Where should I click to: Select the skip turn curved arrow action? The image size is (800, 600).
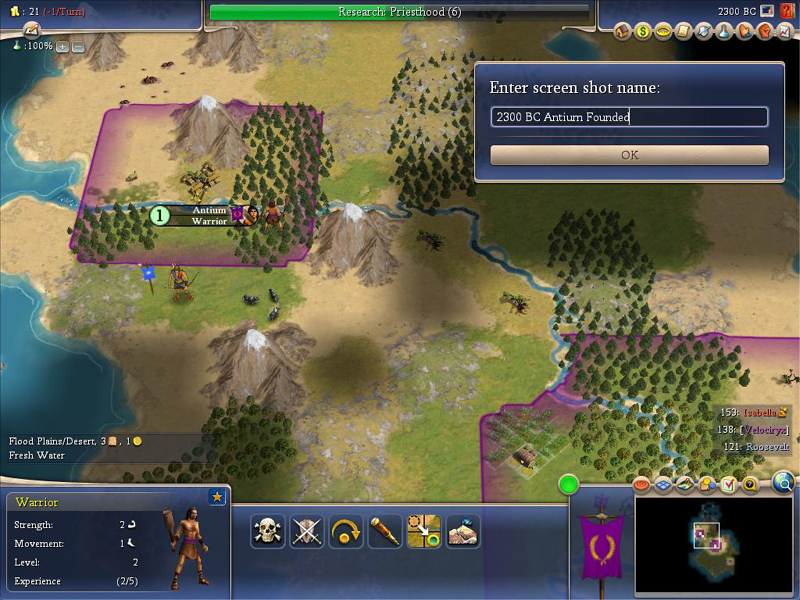point(346,531)
